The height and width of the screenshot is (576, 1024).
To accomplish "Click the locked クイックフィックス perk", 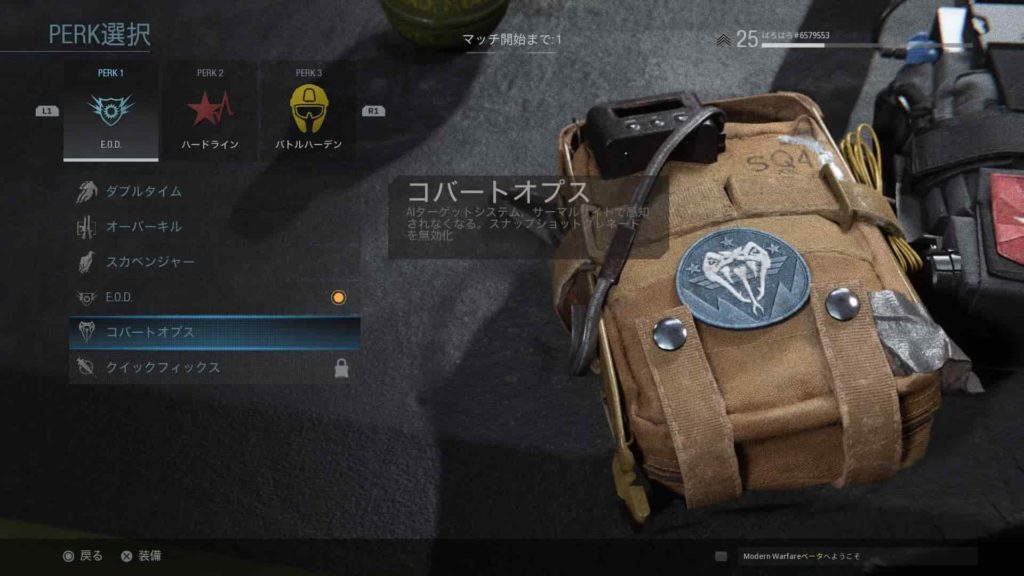I will tap(213, 368).
